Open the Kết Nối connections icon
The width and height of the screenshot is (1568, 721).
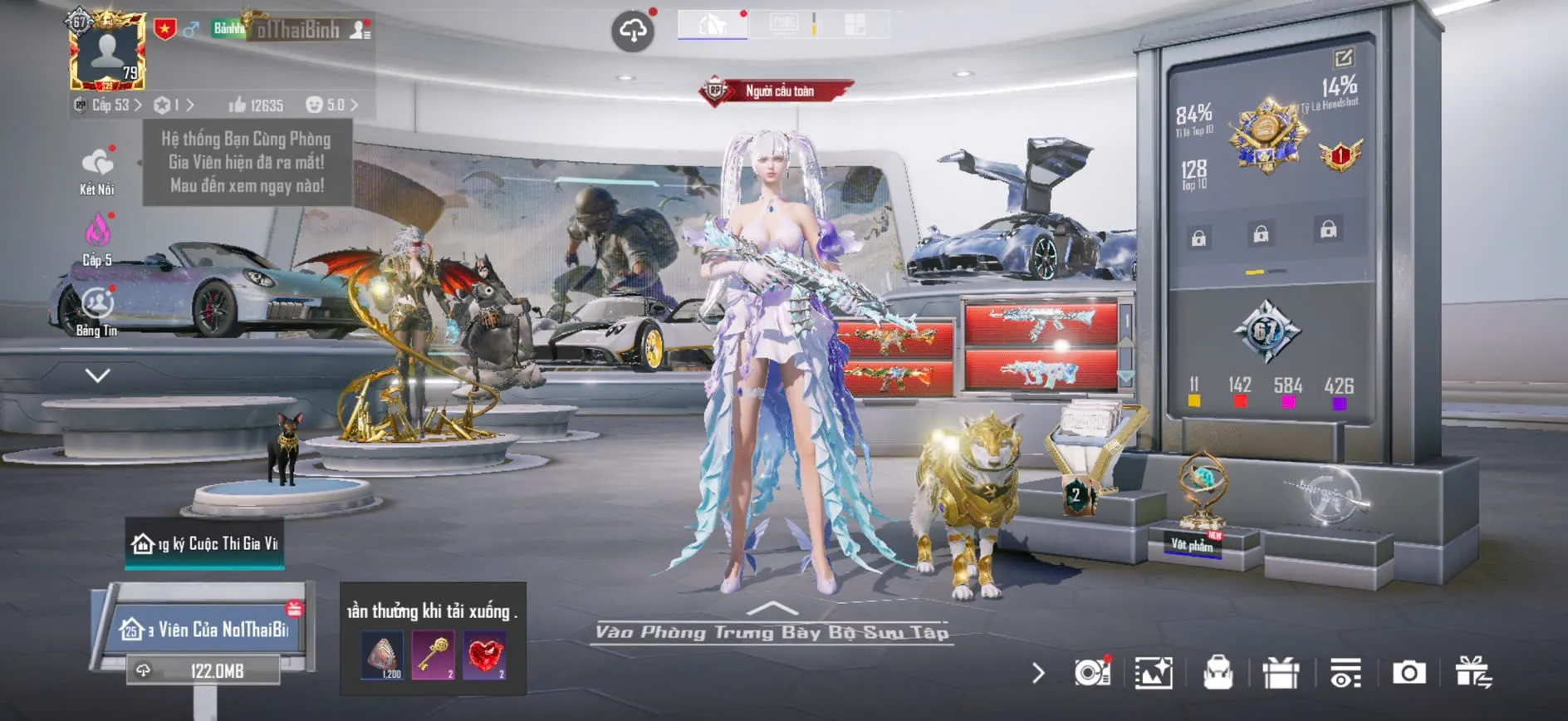click(x=97, y=164)
